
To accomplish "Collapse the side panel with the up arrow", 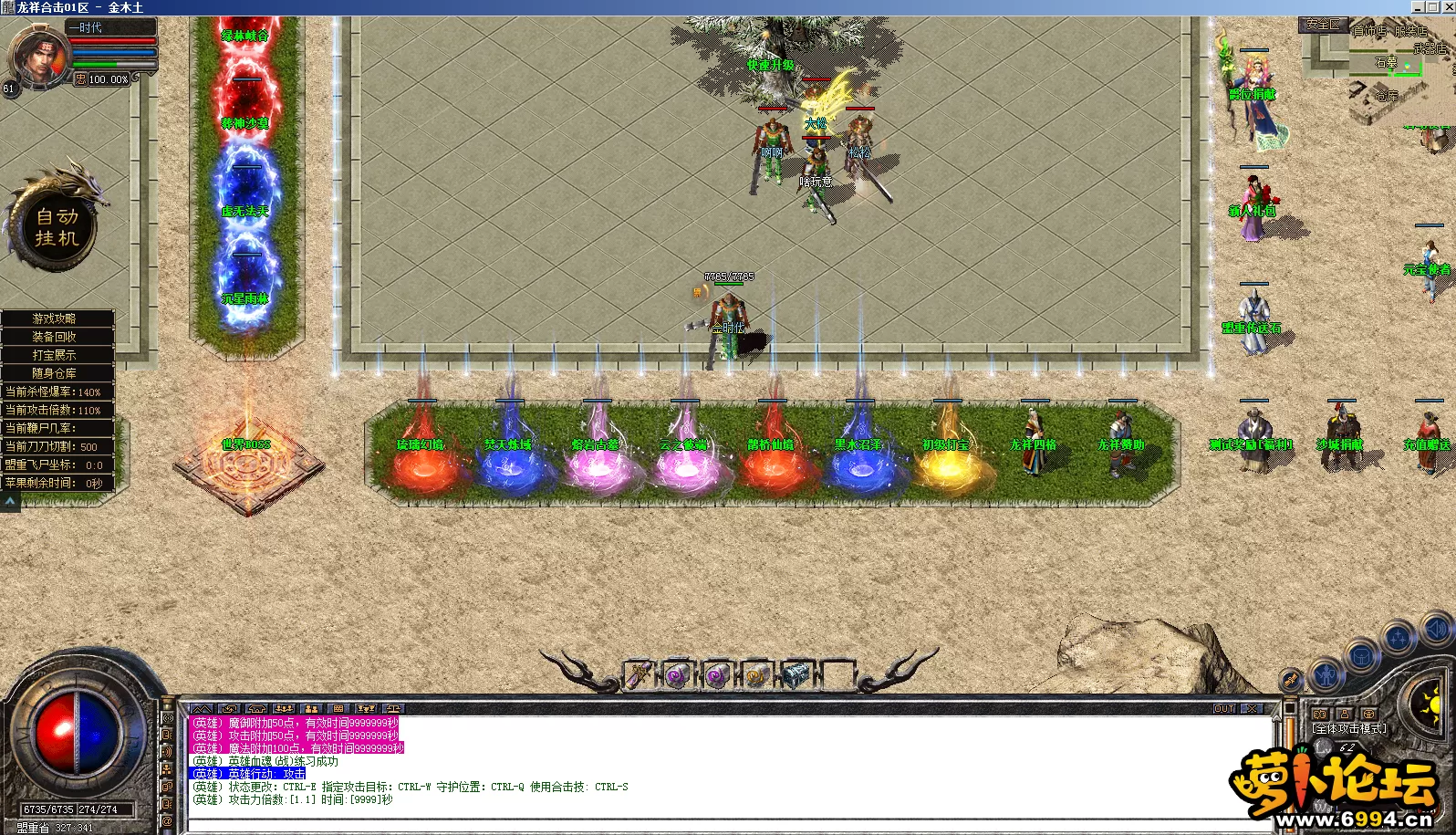I will (x=10, y=501).
